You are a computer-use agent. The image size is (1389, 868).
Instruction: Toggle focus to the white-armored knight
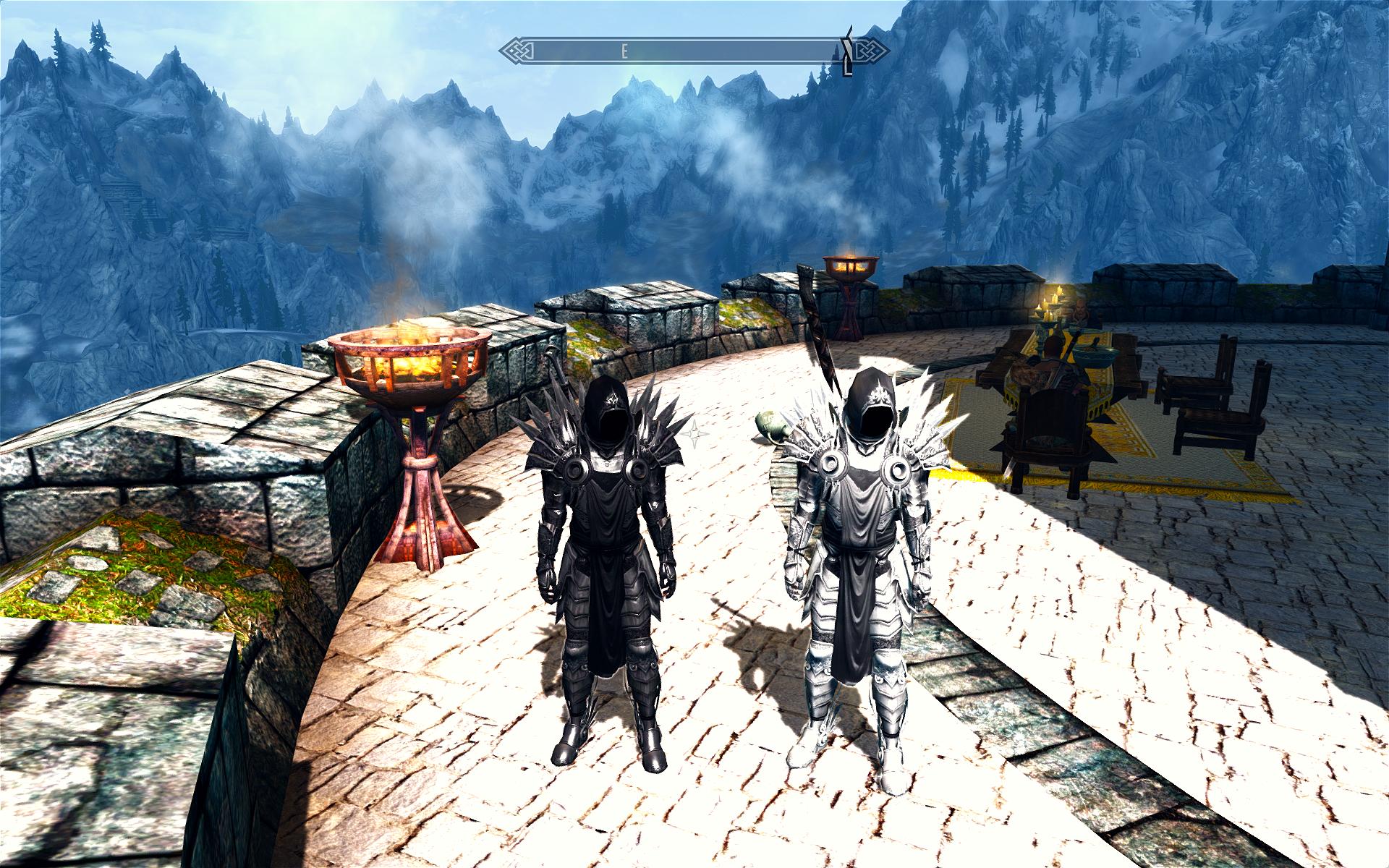(868, 564)
